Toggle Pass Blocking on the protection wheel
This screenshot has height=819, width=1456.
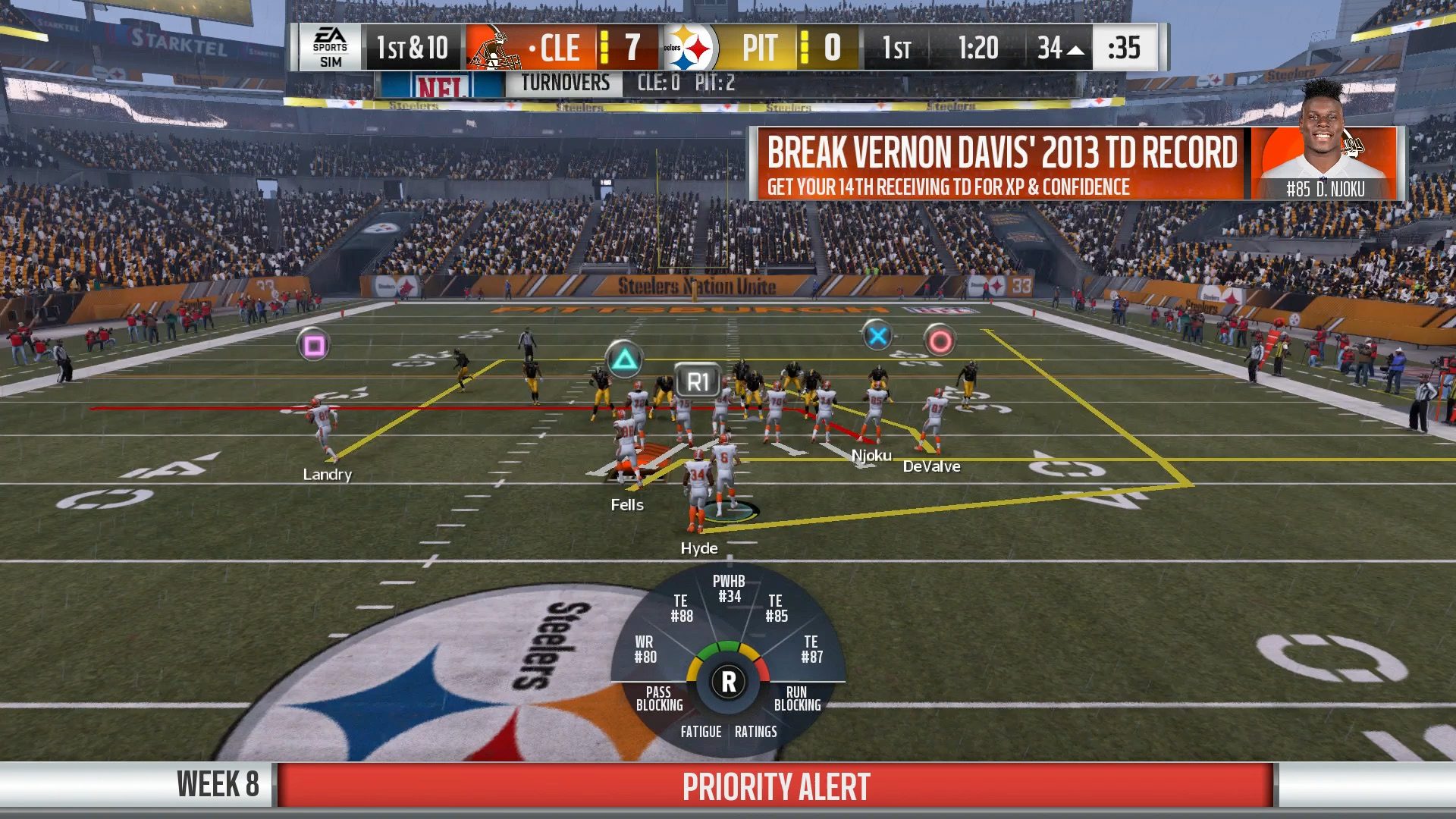click(659, 699)
